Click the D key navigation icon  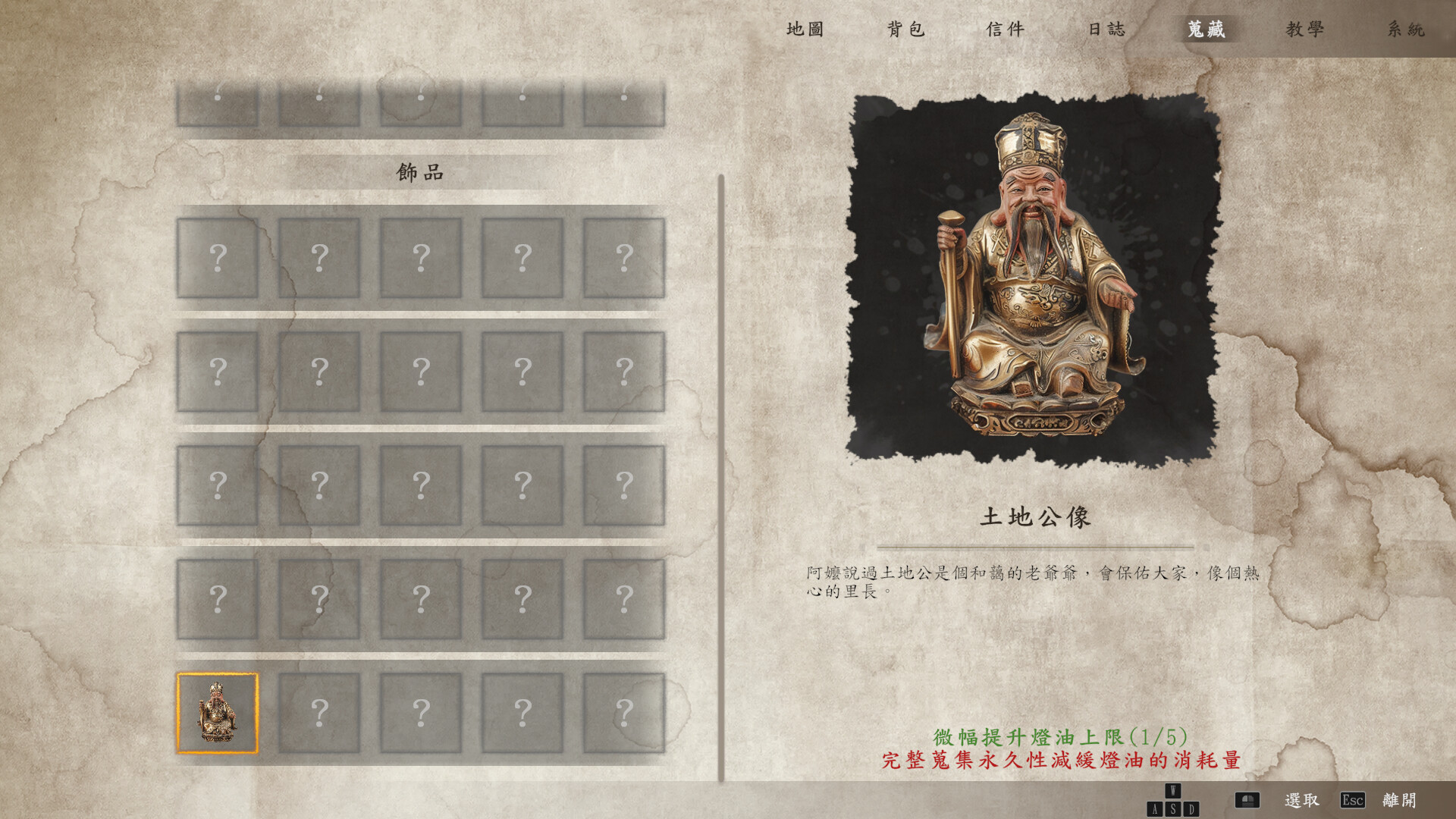click(x=1191, y=808)
